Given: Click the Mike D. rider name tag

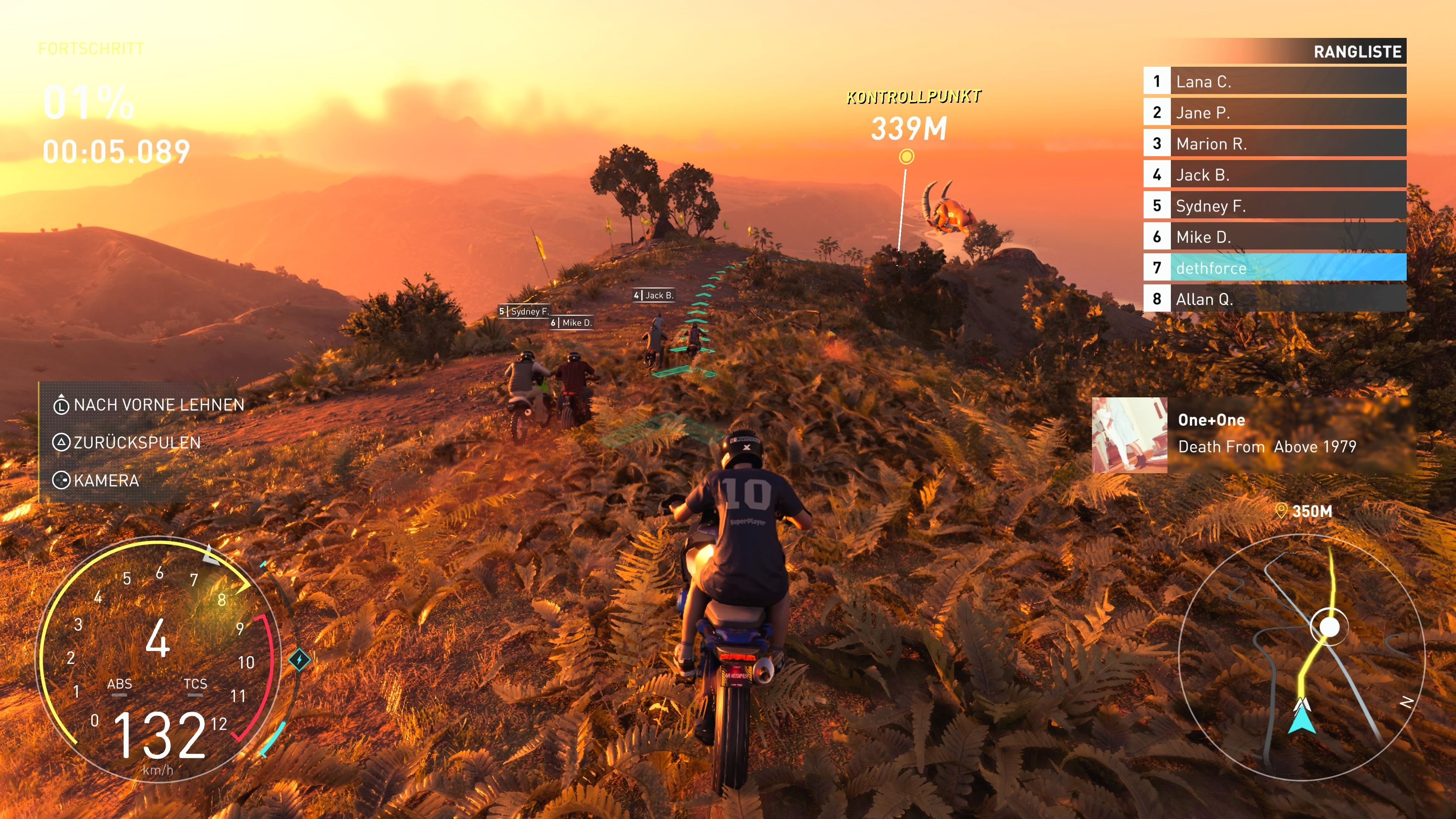Looking at the screenshot, I should (x=571, y=323).
